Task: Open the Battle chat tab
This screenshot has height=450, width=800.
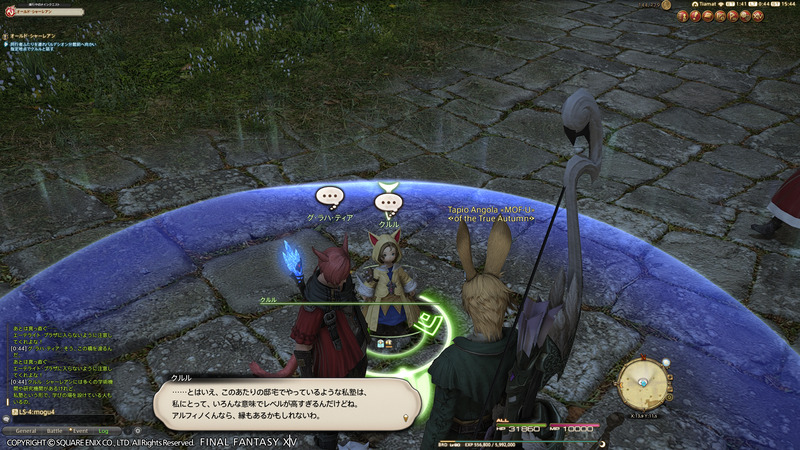Action: 55,430
